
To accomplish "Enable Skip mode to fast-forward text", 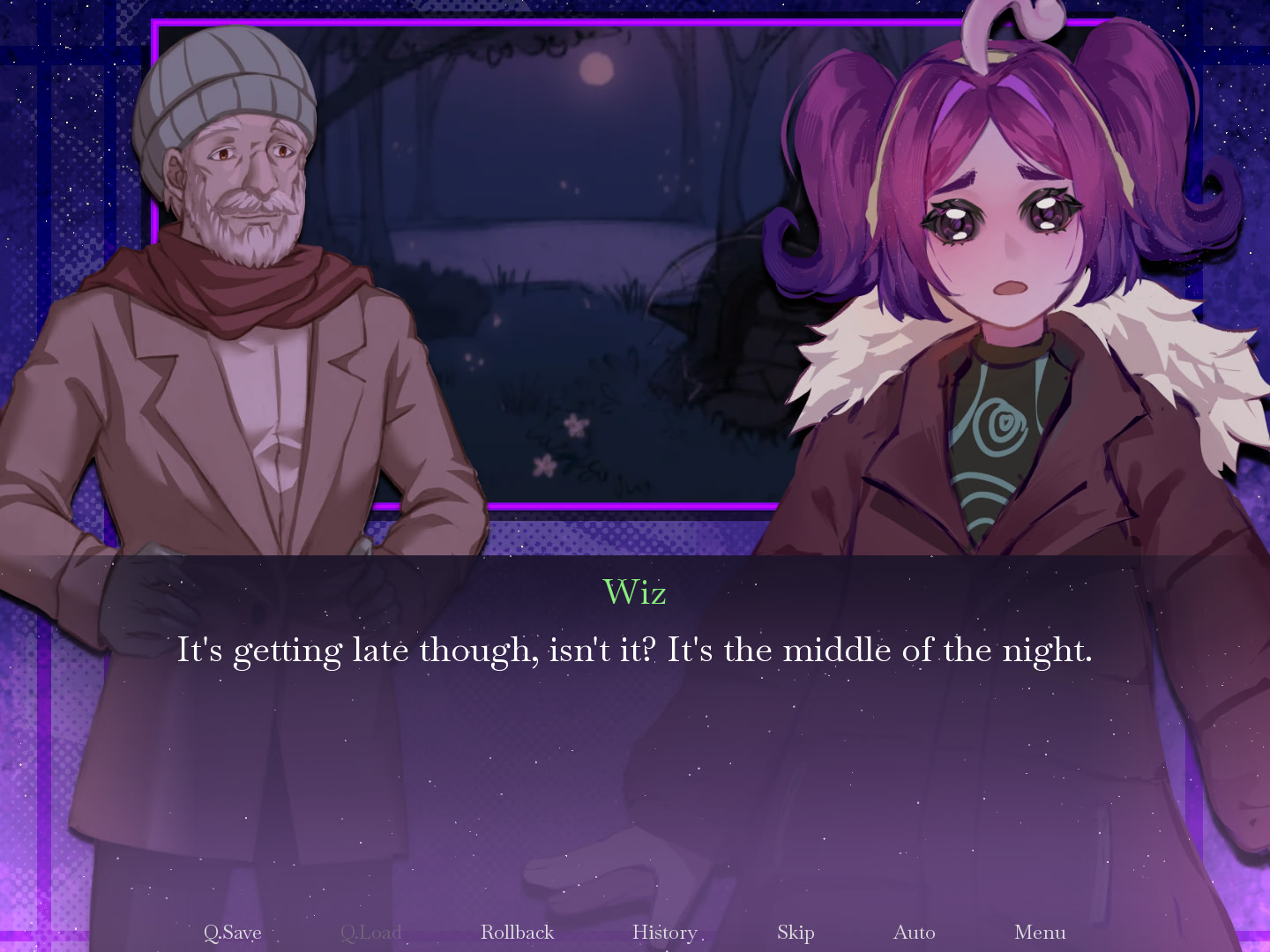I will [x=796, y=932].
